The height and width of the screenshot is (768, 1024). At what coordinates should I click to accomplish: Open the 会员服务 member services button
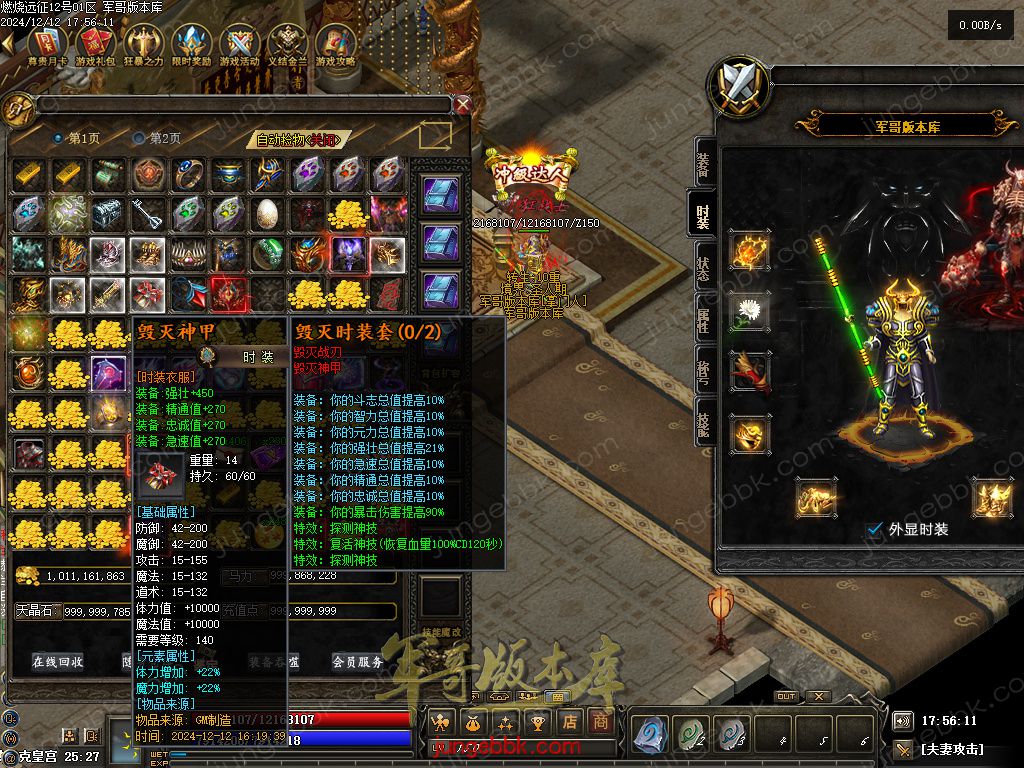[x=357, y=661]
